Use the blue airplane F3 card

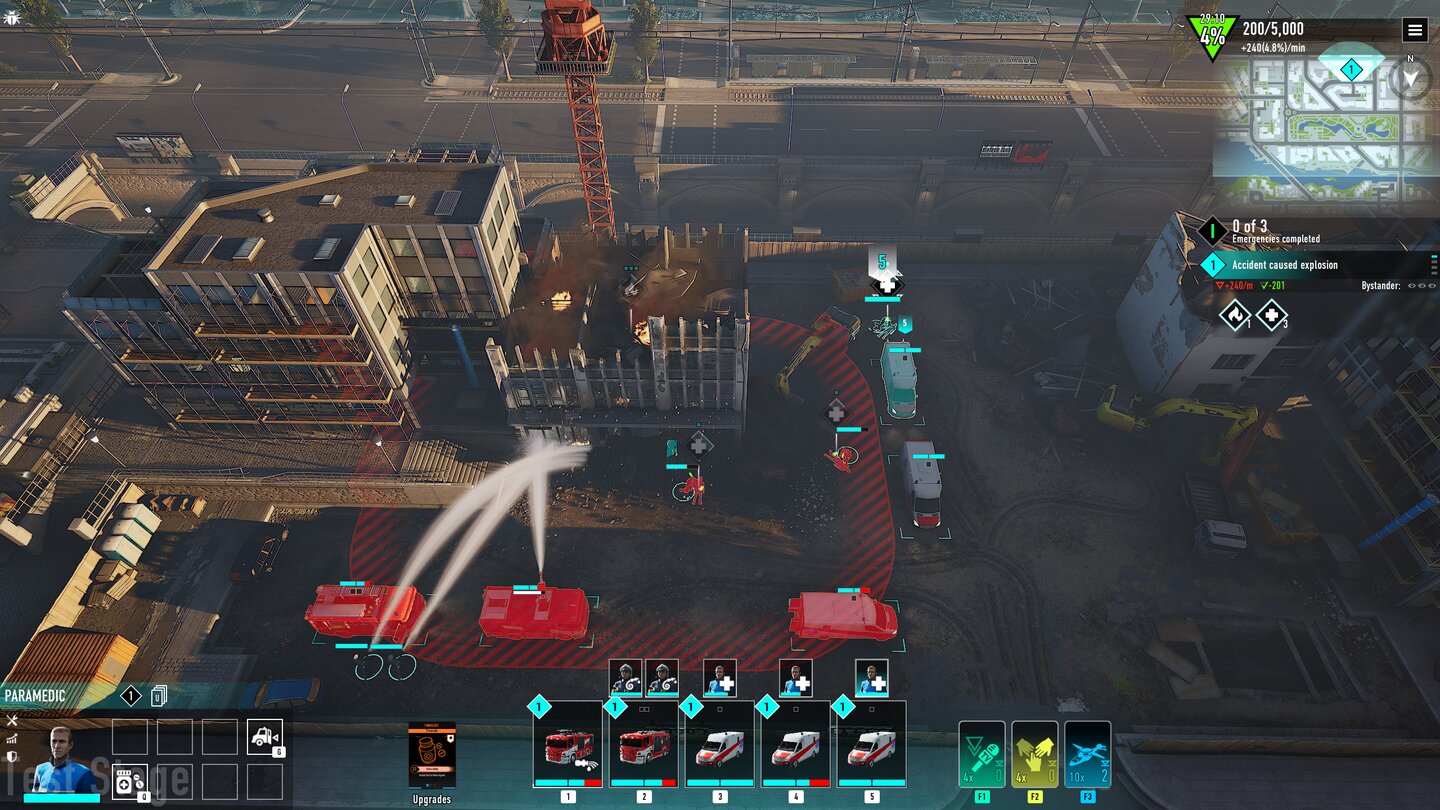1087,755
